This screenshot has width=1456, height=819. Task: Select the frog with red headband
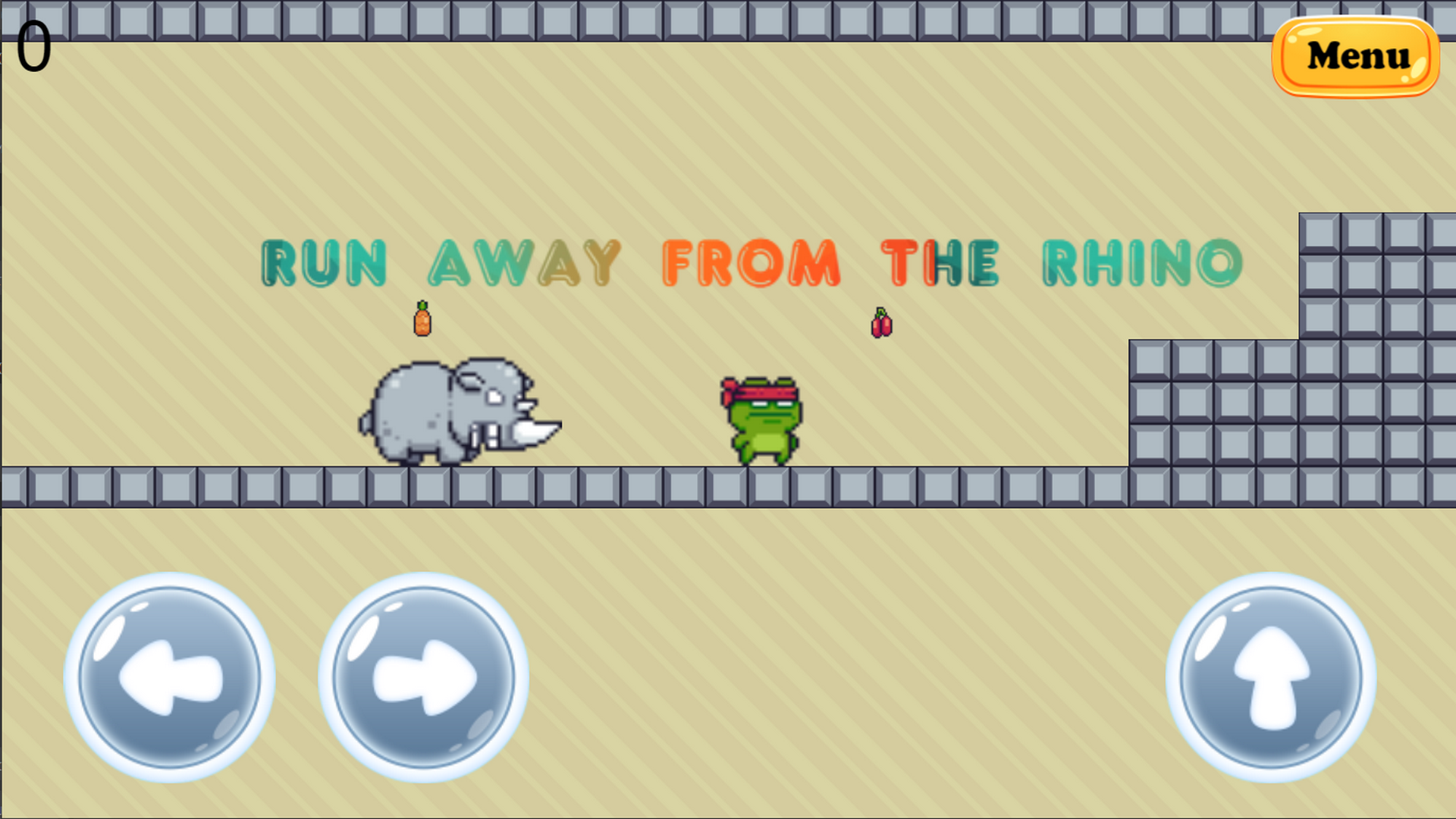762,421
